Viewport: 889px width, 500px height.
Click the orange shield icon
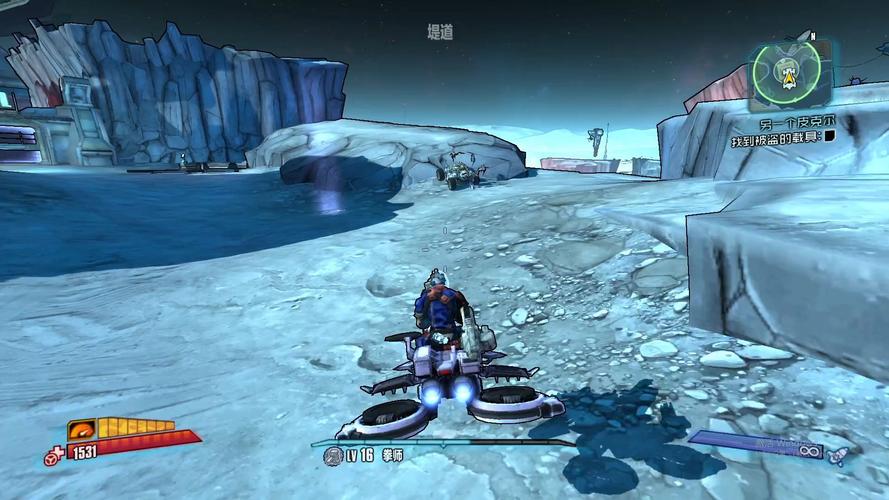(81, 431)
